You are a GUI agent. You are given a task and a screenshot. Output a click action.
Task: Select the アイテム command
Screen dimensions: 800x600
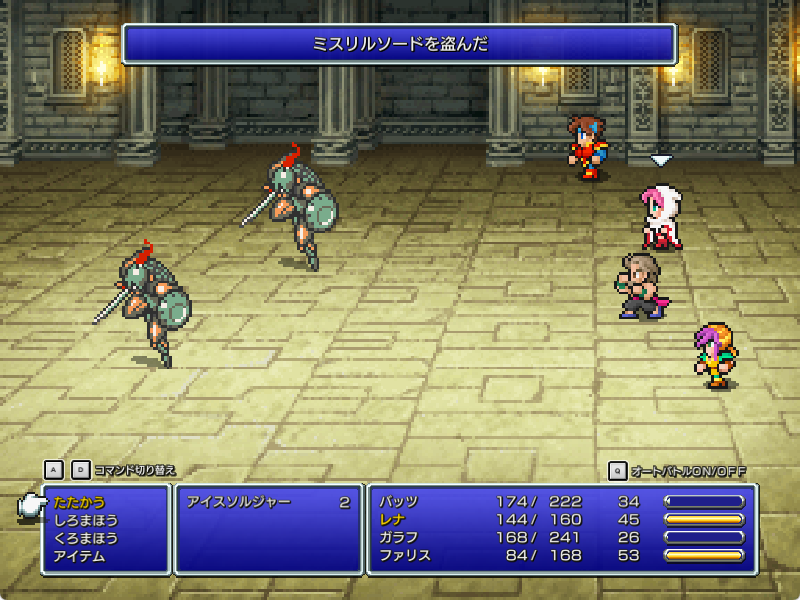pos(79,556)
